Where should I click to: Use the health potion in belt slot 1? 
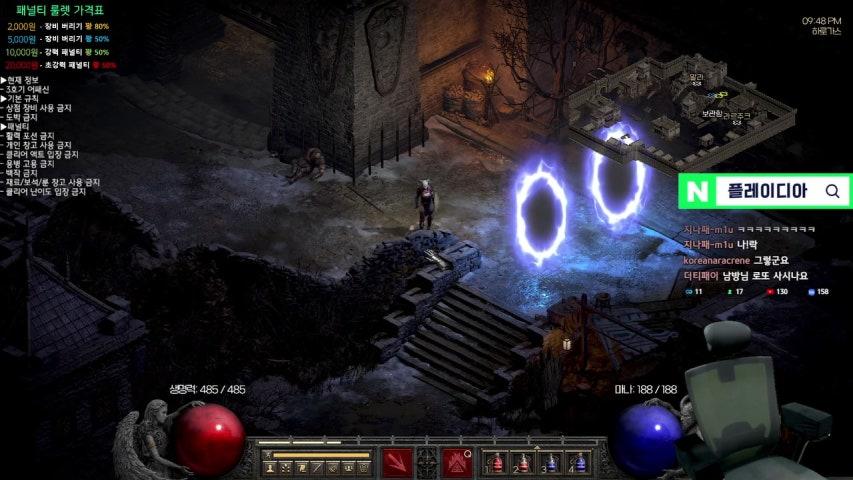pos(496,463)
